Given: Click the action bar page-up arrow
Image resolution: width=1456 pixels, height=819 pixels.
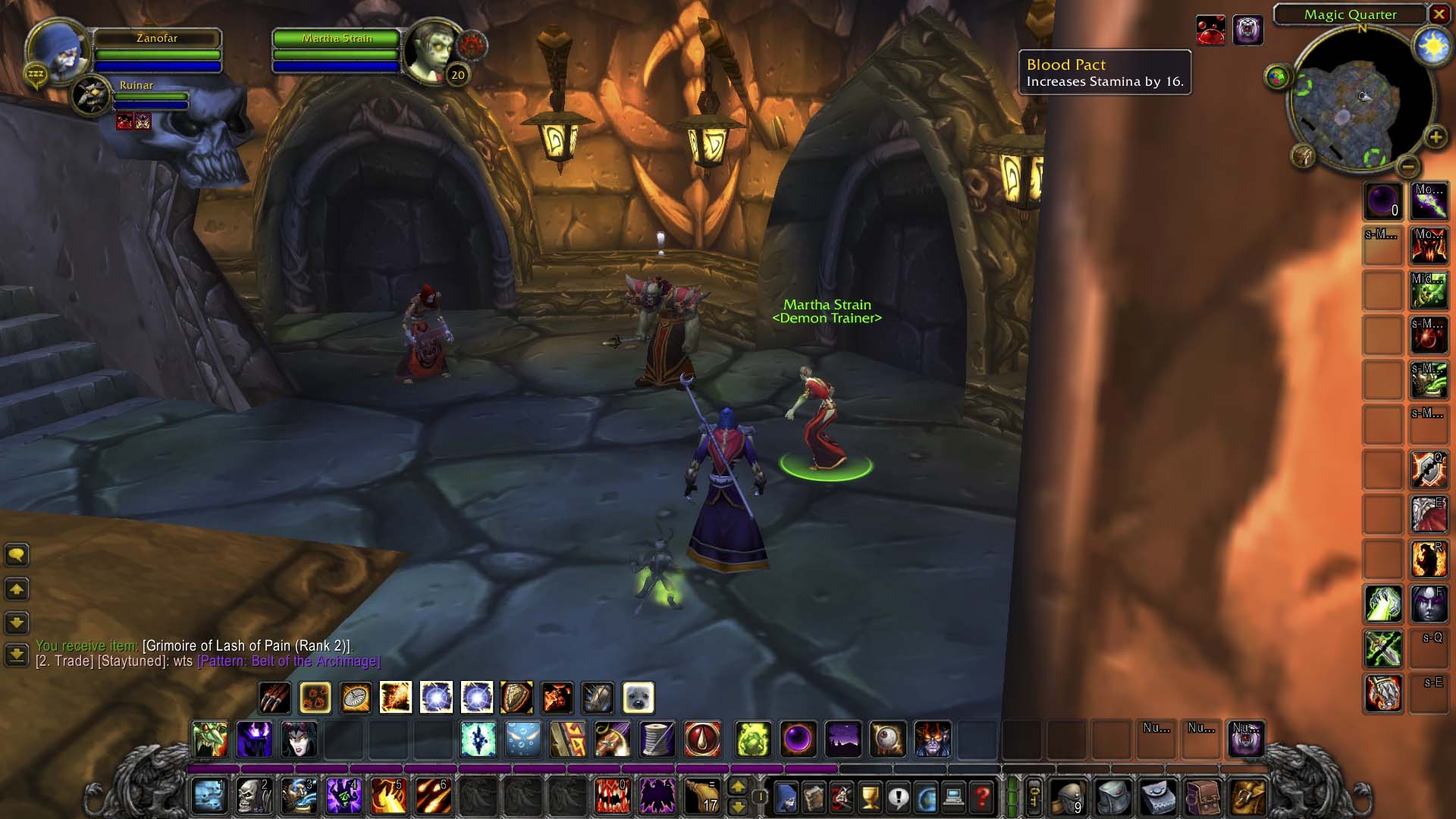Looking at the screenshot, I should click(737, 786).
